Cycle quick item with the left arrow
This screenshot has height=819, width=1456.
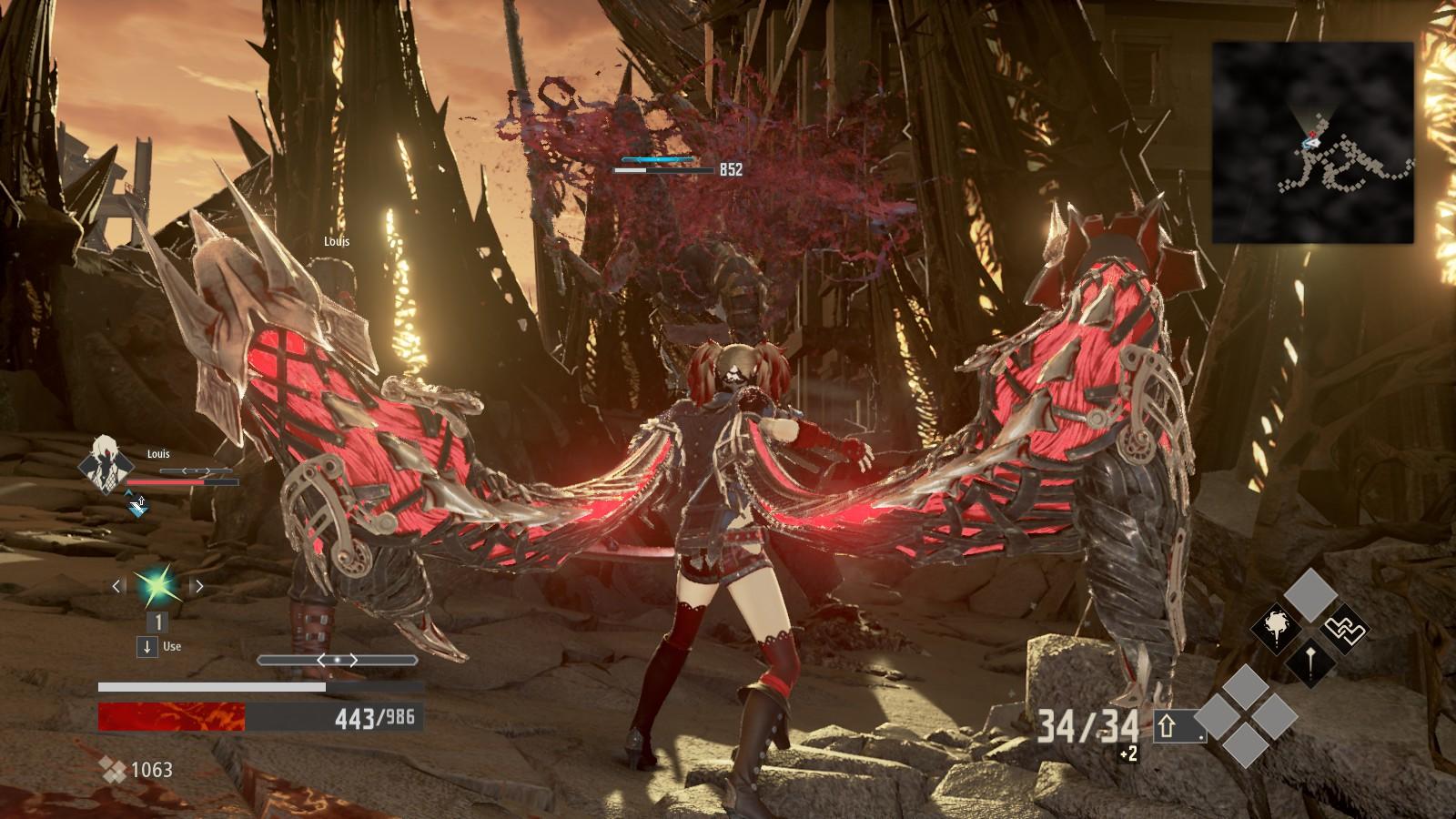click(116, 586)
